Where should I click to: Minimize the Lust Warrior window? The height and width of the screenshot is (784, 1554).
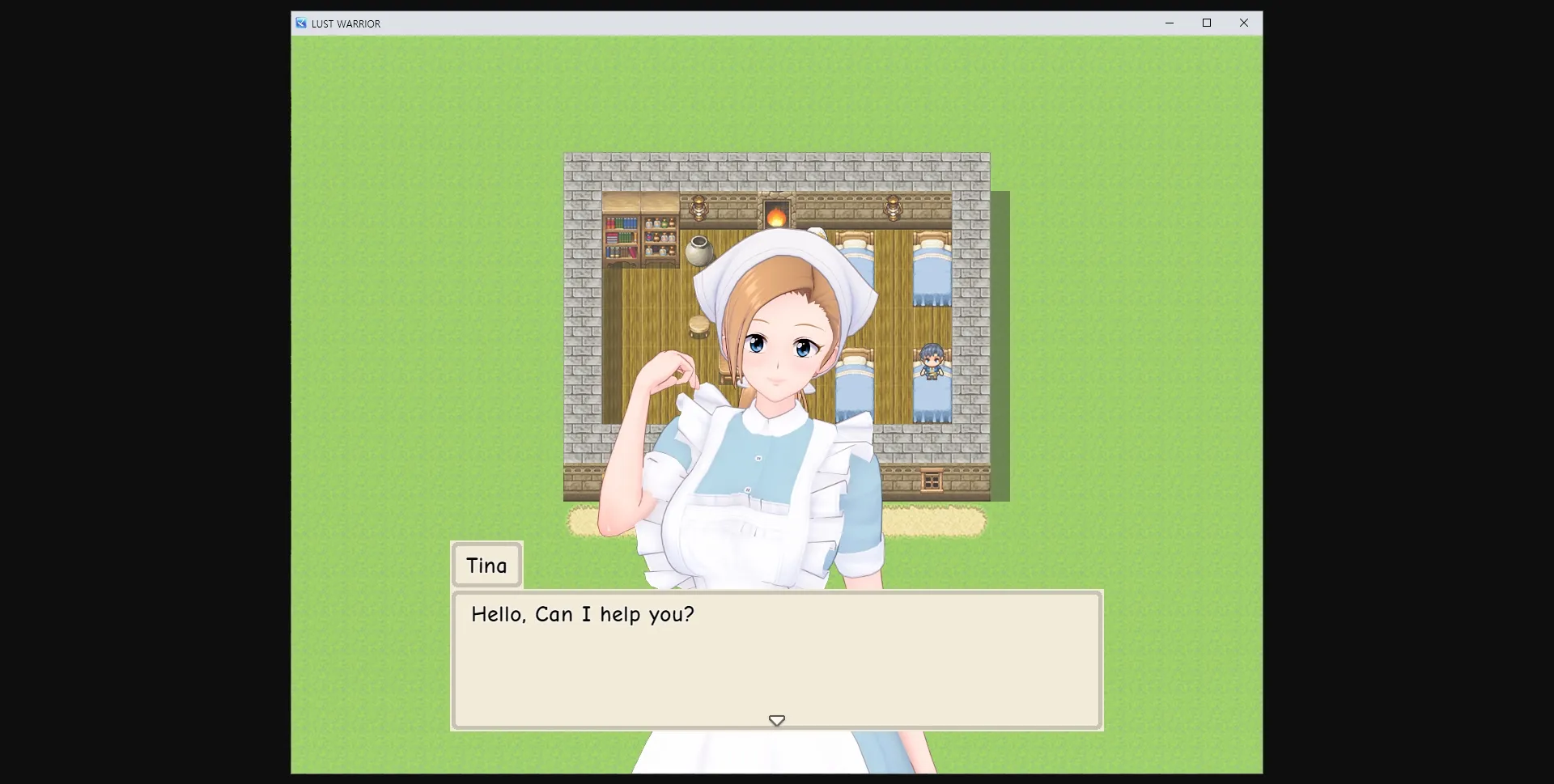(1169, 23)
